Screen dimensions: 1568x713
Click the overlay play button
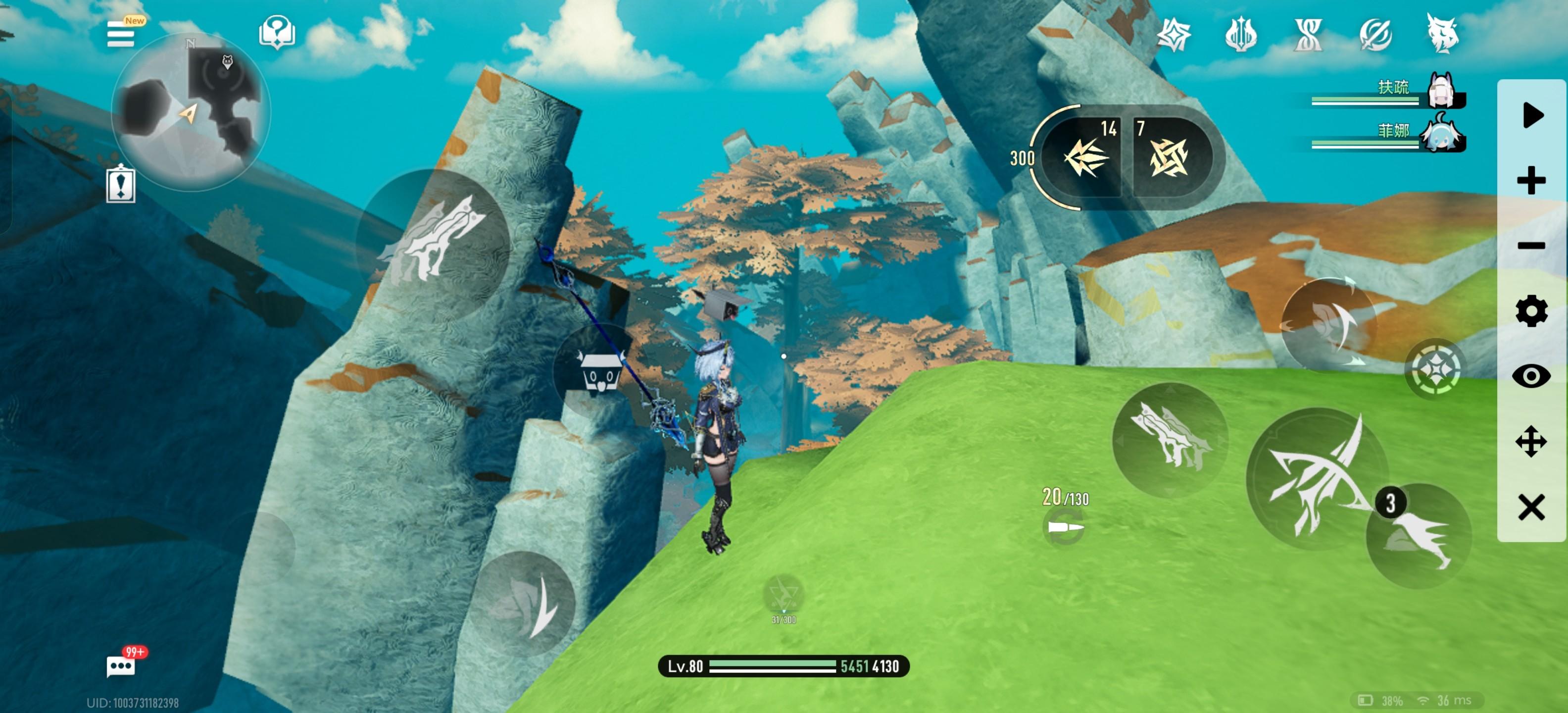click(x=1531, y=116)
